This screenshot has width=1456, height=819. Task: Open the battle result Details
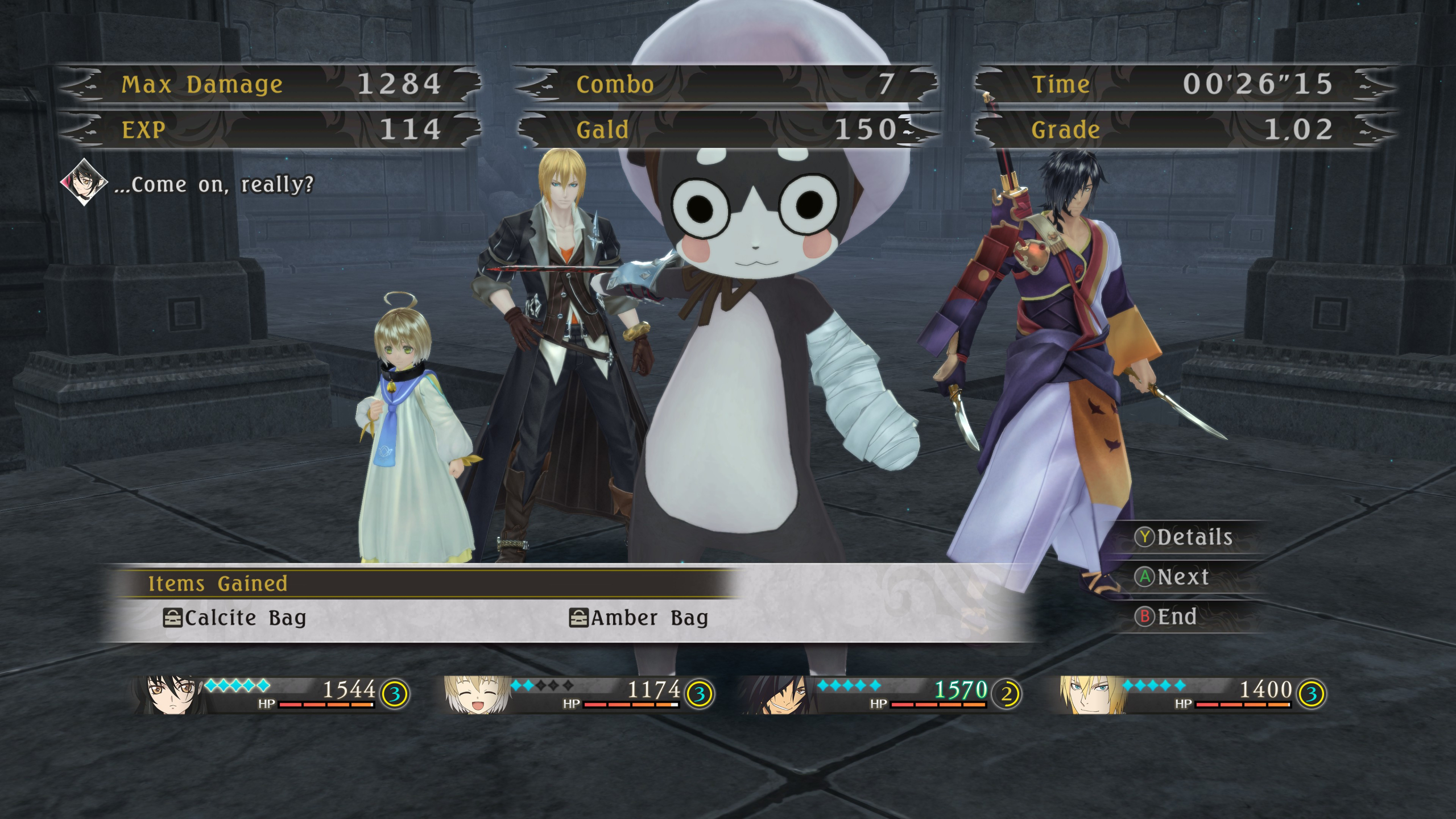pos(1185,537)
